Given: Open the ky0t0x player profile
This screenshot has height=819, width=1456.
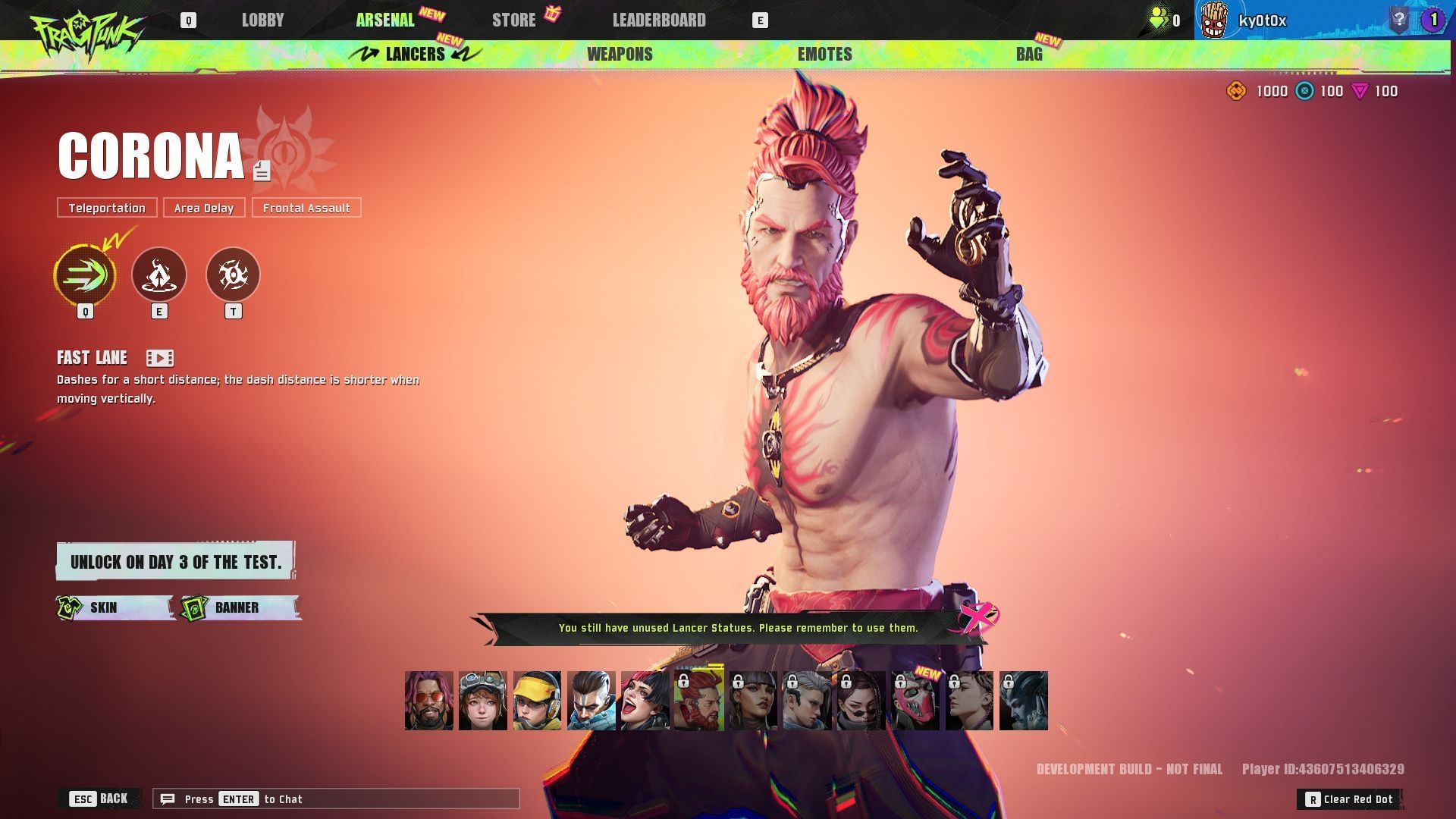Looking at the screenshot, I should click(x=1262, y=20).
